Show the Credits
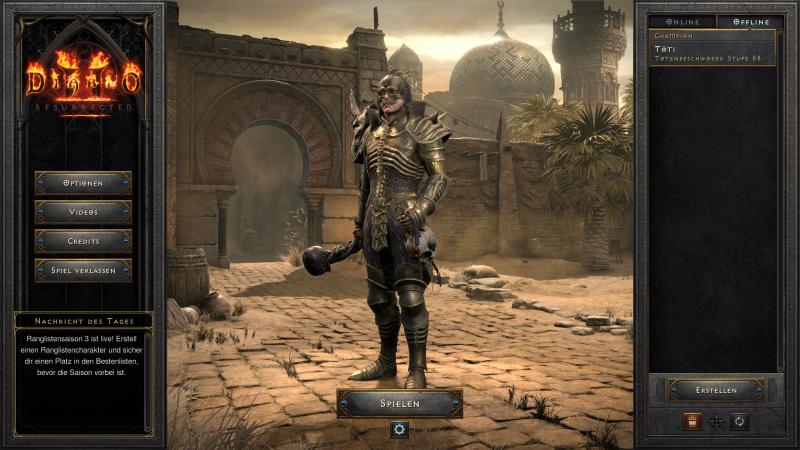Viewport: 800px width, 450px height. point(83,241)
